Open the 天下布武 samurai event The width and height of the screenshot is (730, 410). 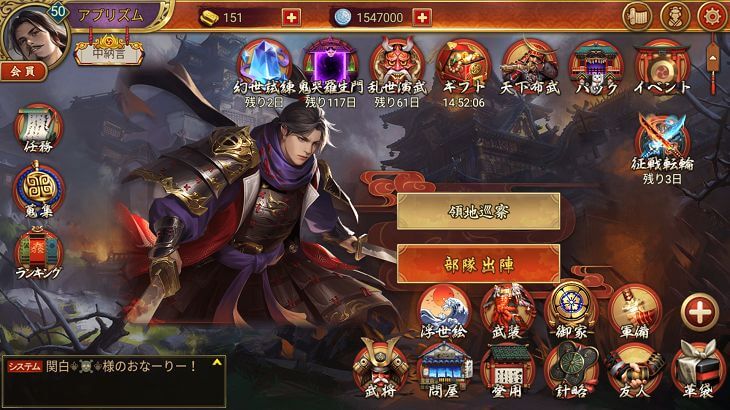(x=528, y=67)
